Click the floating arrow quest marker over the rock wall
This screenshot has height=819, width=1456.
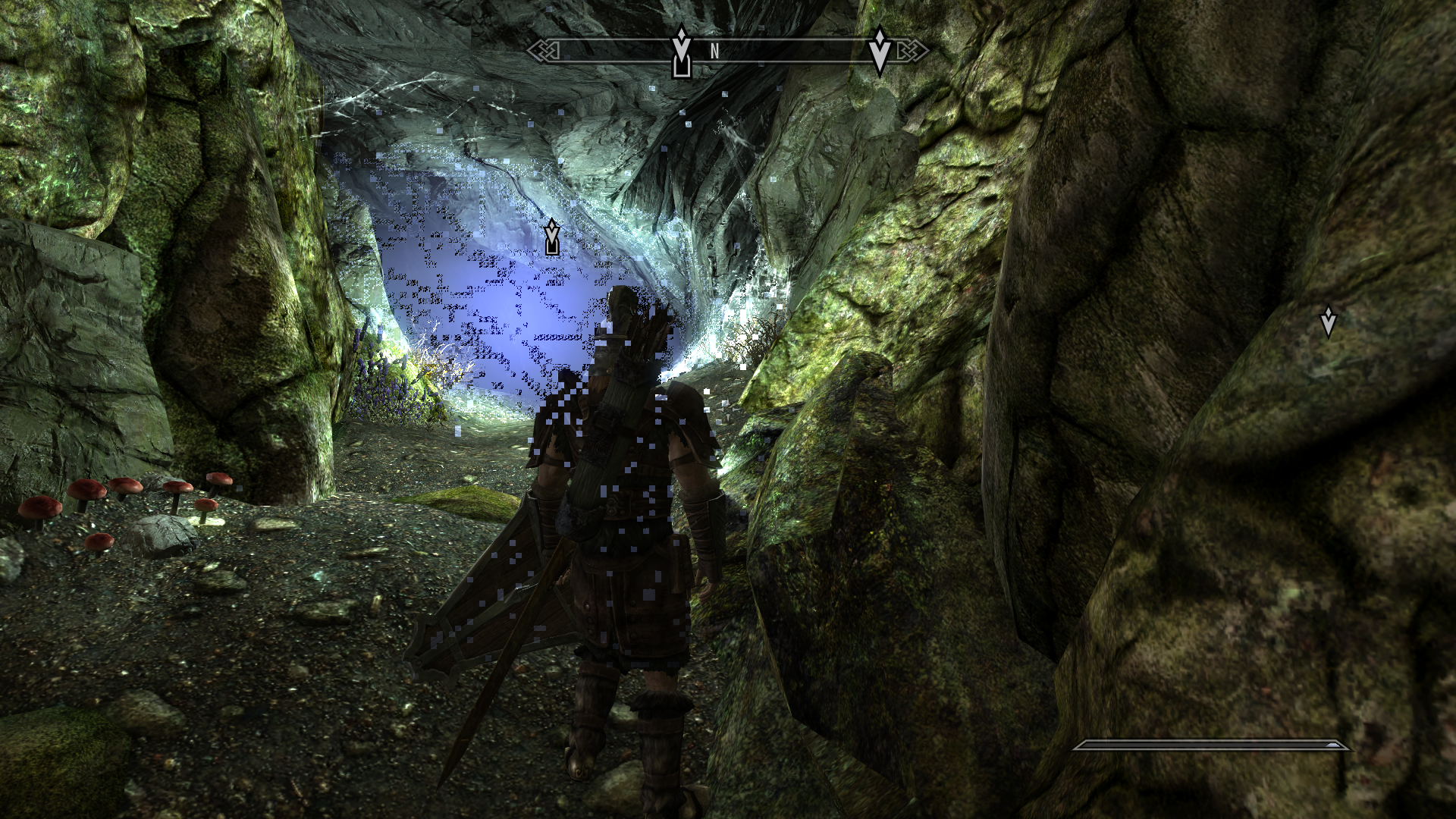[1328, 322]
